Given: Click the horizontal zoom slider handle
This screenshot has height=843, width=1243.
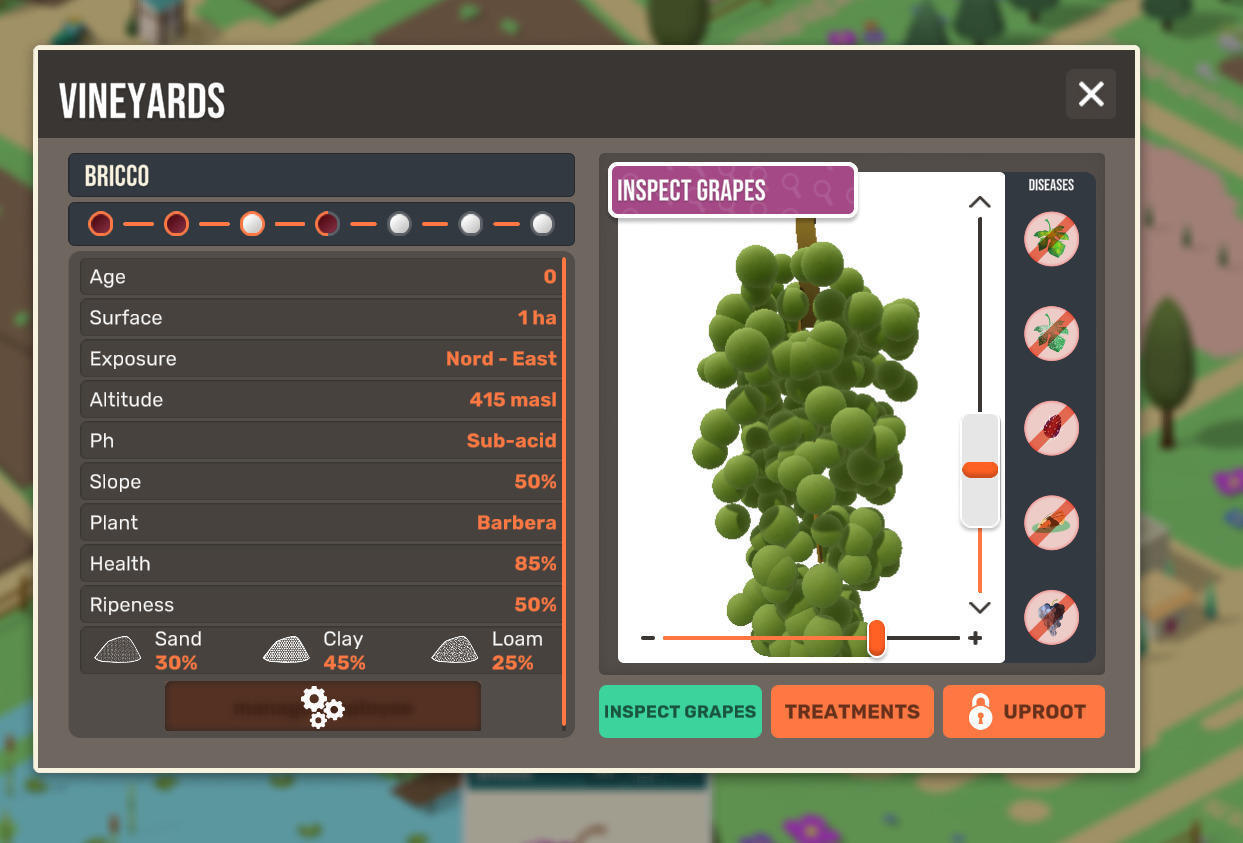Looking at the screenshot, I should tap(876, 637).
